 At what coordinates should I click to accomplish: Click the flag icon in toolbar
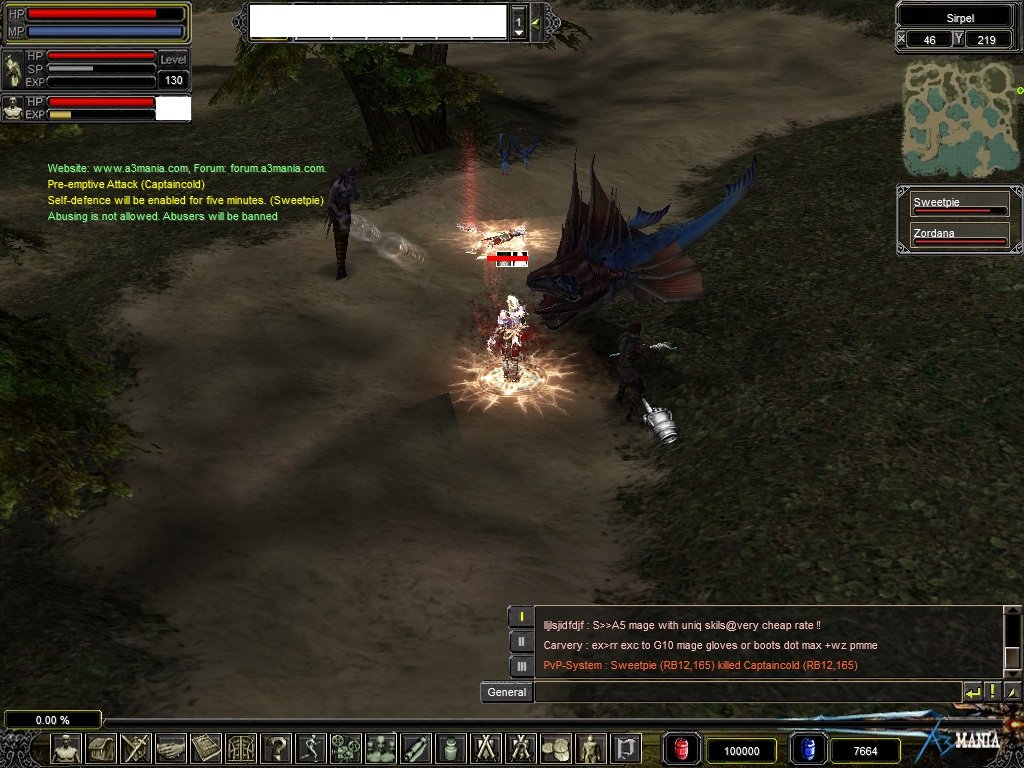(627, 748)
